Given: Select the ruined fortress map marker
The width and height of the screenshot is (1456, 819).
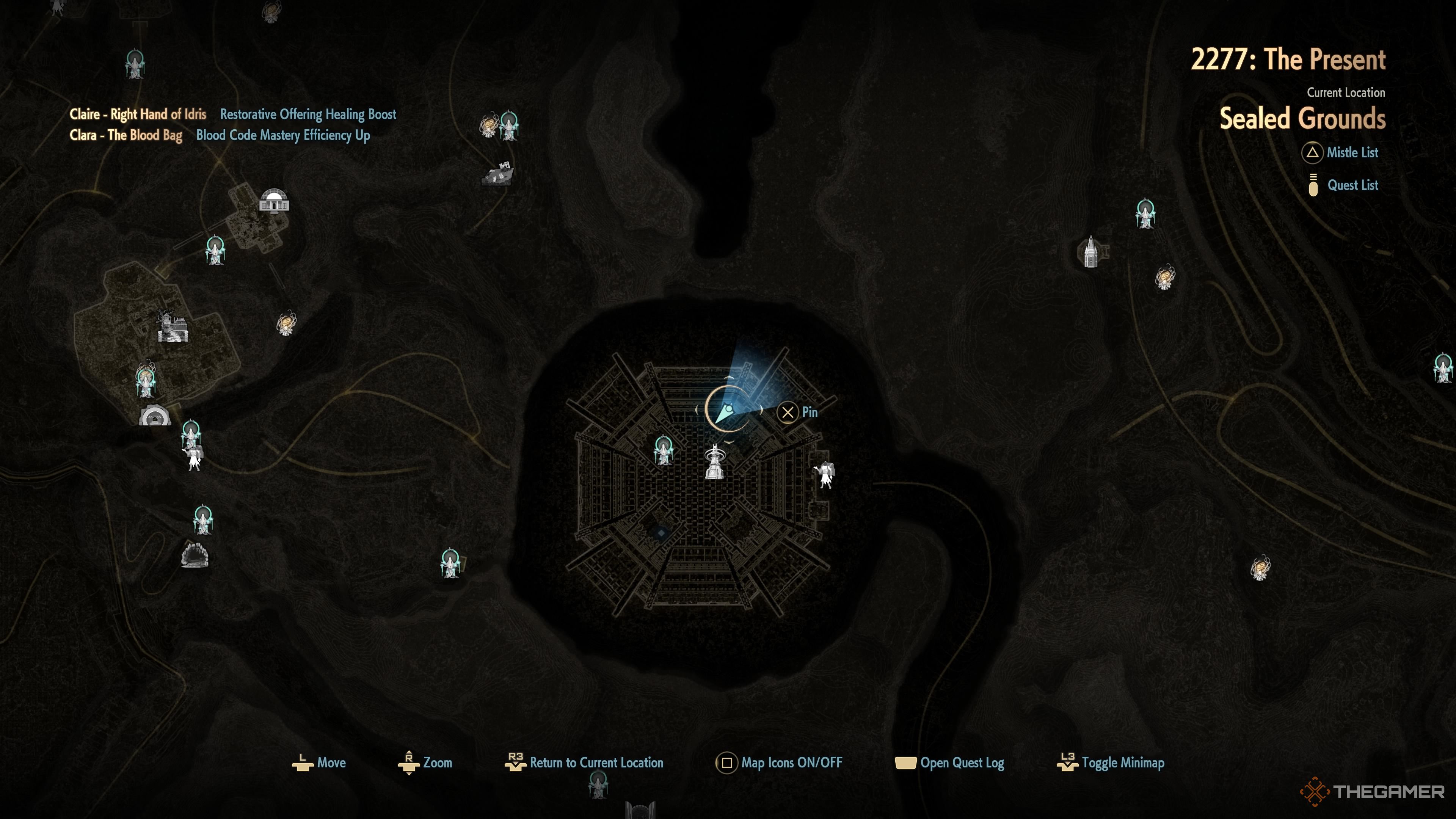Looking at the screenshot, I should pos(173,327).
